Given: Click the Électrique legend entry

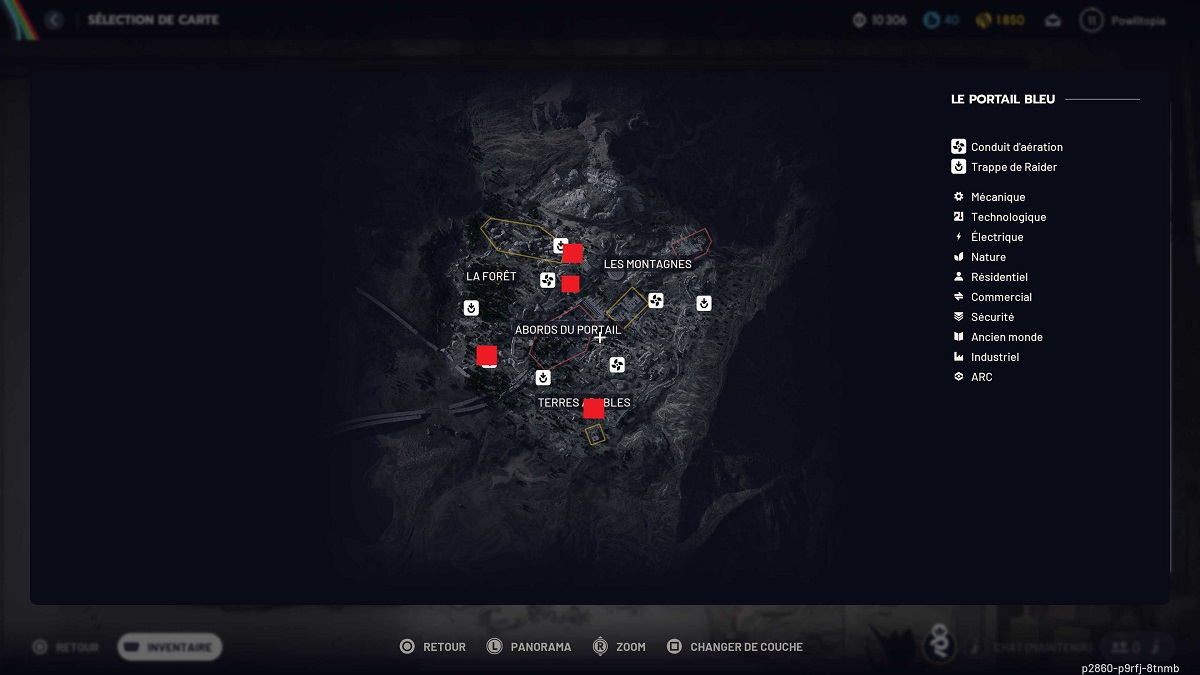Looking at the screenshot, I should coord(996,237).
